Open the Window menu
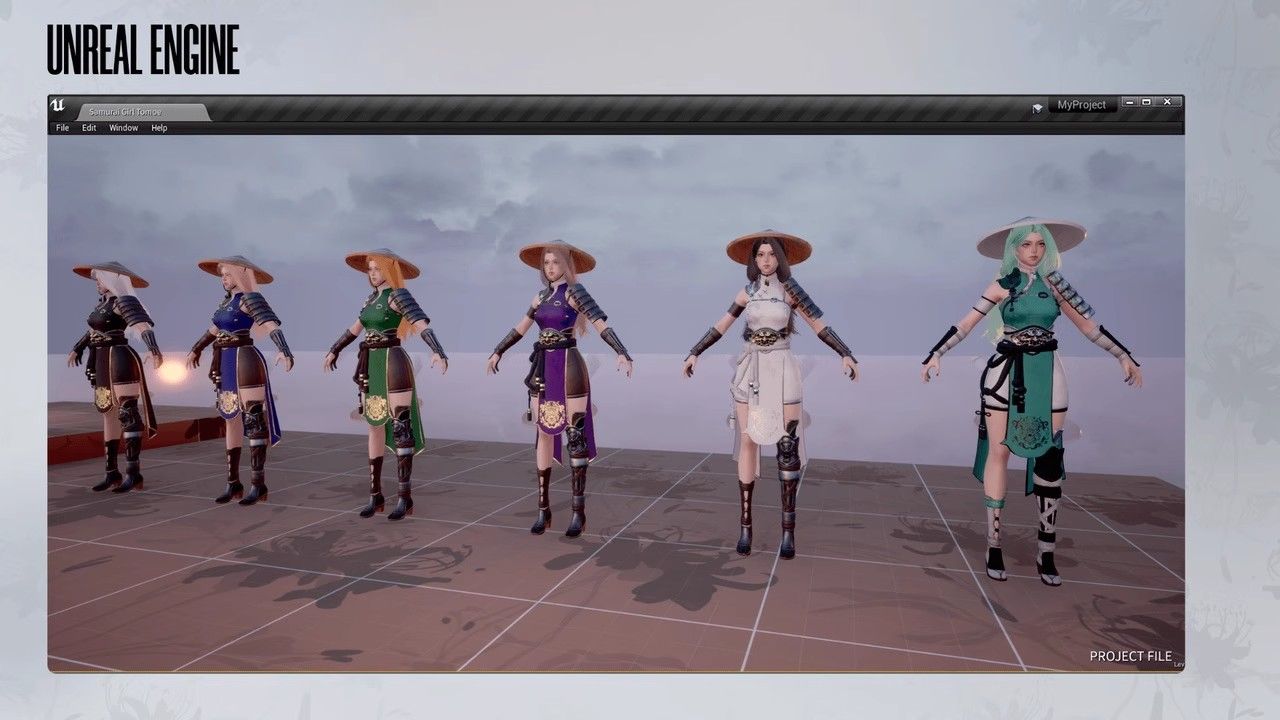Screen dimensions: 1280x720 point(123,128)
